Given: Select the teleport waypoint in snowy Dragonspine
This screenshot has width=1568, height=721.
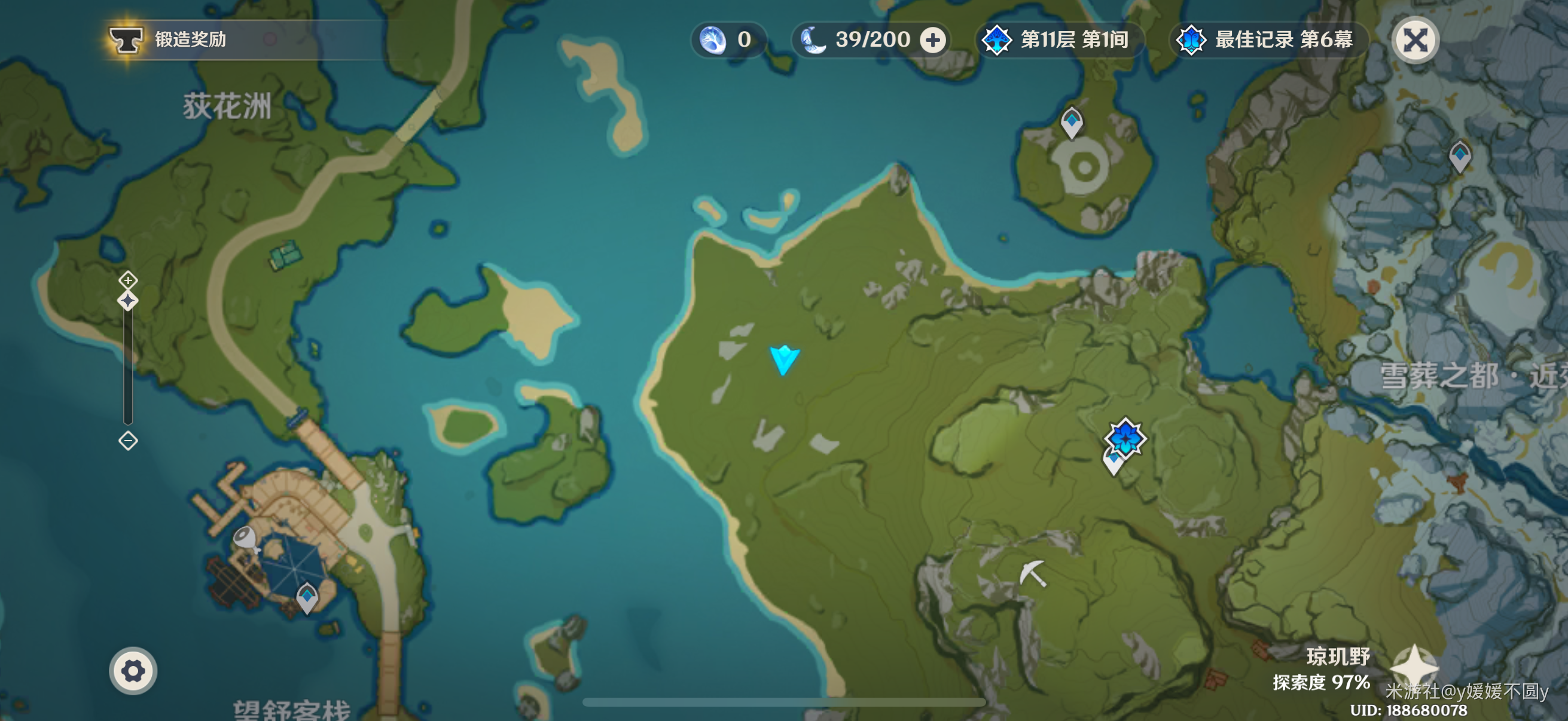Looking at the screenshot, I should coord(1460,156).
